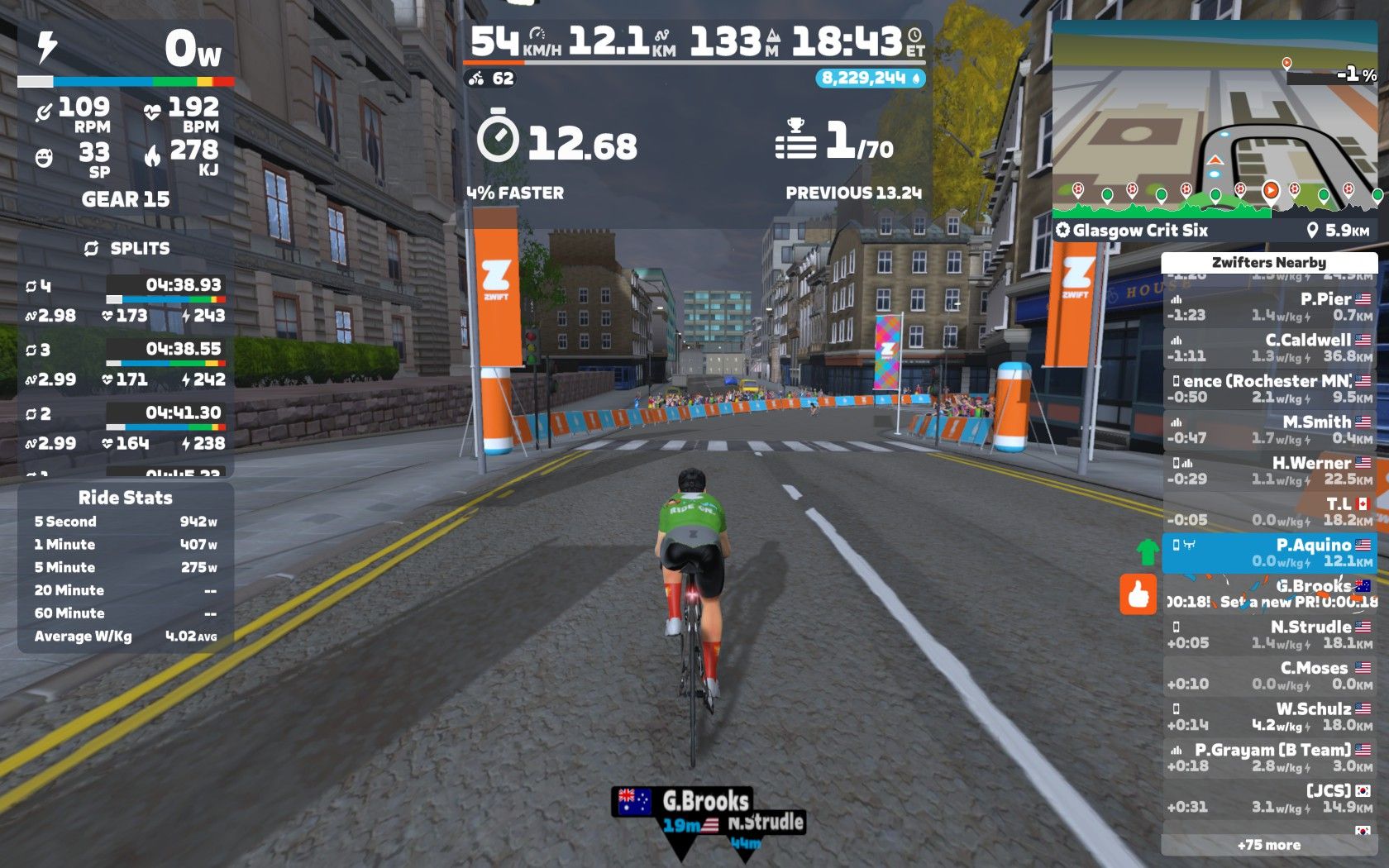The width and height of the screenshot is (1389, 868).
Task: Pick H.Werner from Zwifters Nearby
Action: click(1269, 470)
